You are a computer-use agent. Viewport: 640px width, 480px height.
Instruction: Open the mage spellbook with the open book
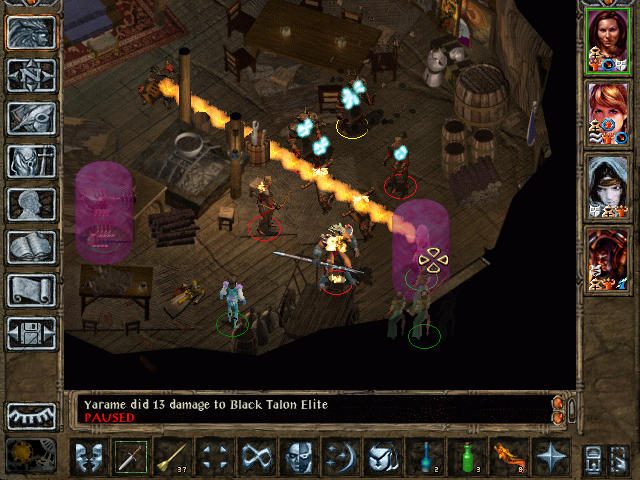pyautogui.click(x=32, y=247)
